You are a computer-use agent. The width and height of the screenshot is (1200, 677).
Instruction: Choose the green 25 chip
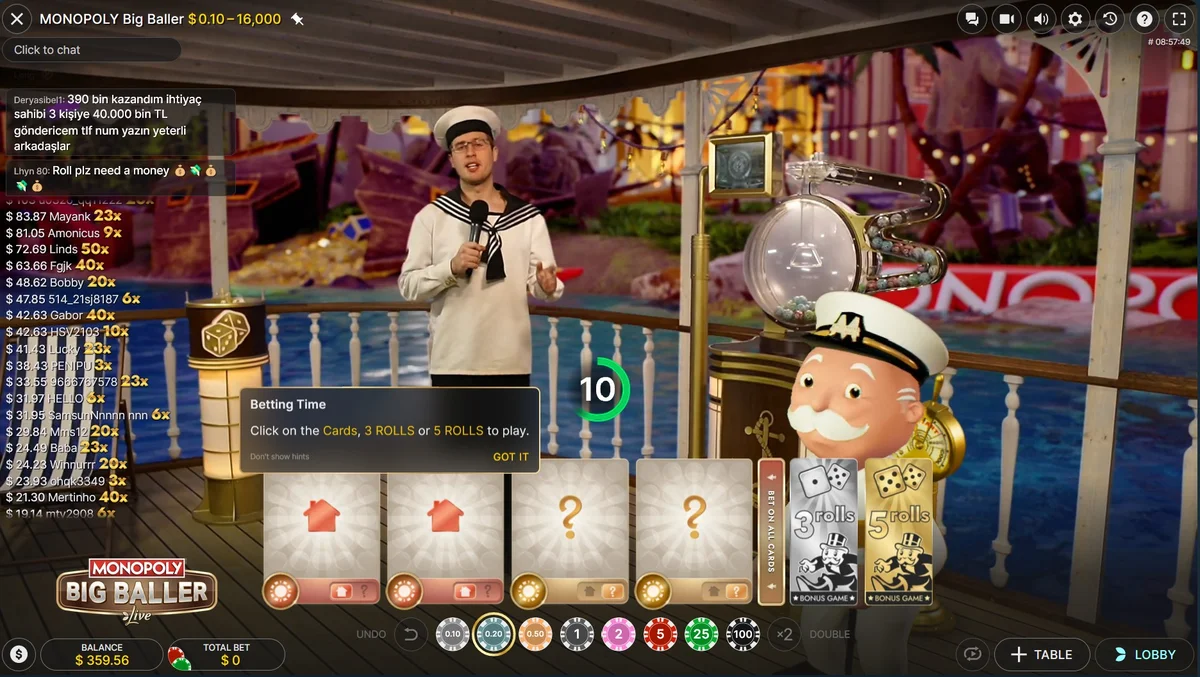click(701, 634)
